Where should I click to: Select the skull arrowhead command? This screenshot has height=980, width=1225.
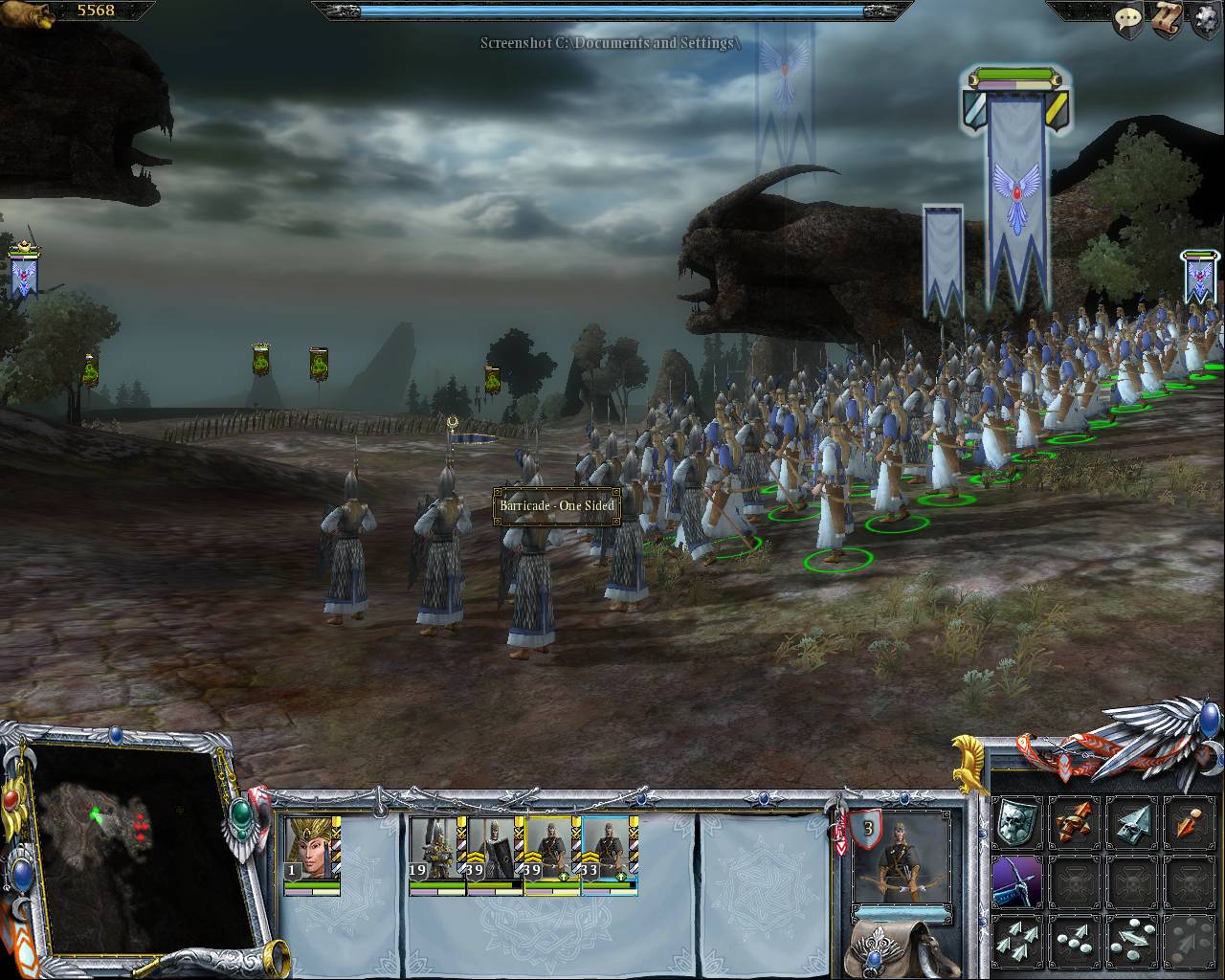pos(1131,821)
